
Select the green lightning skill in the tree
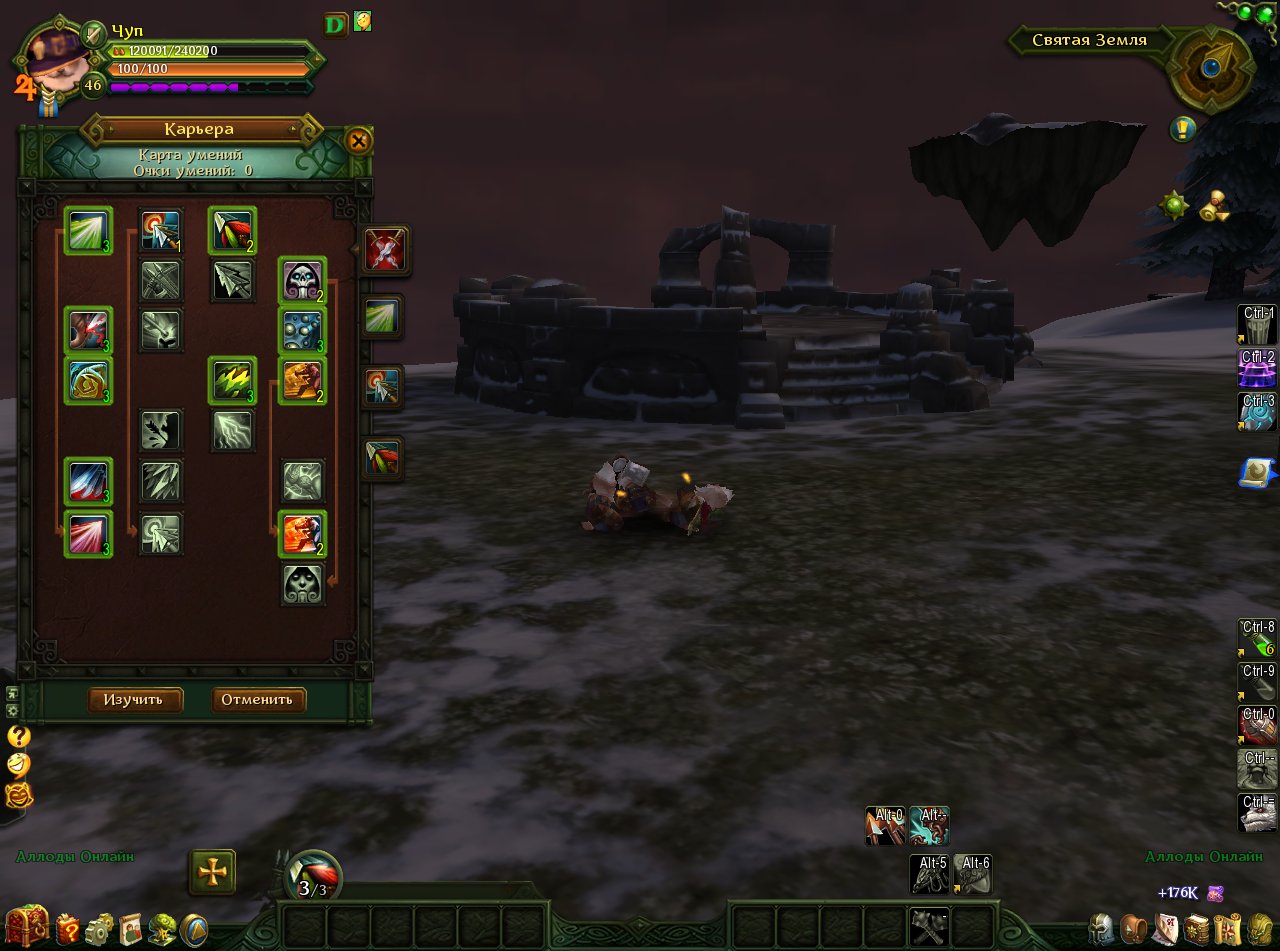pyautogui.click(x=232, y=381)
